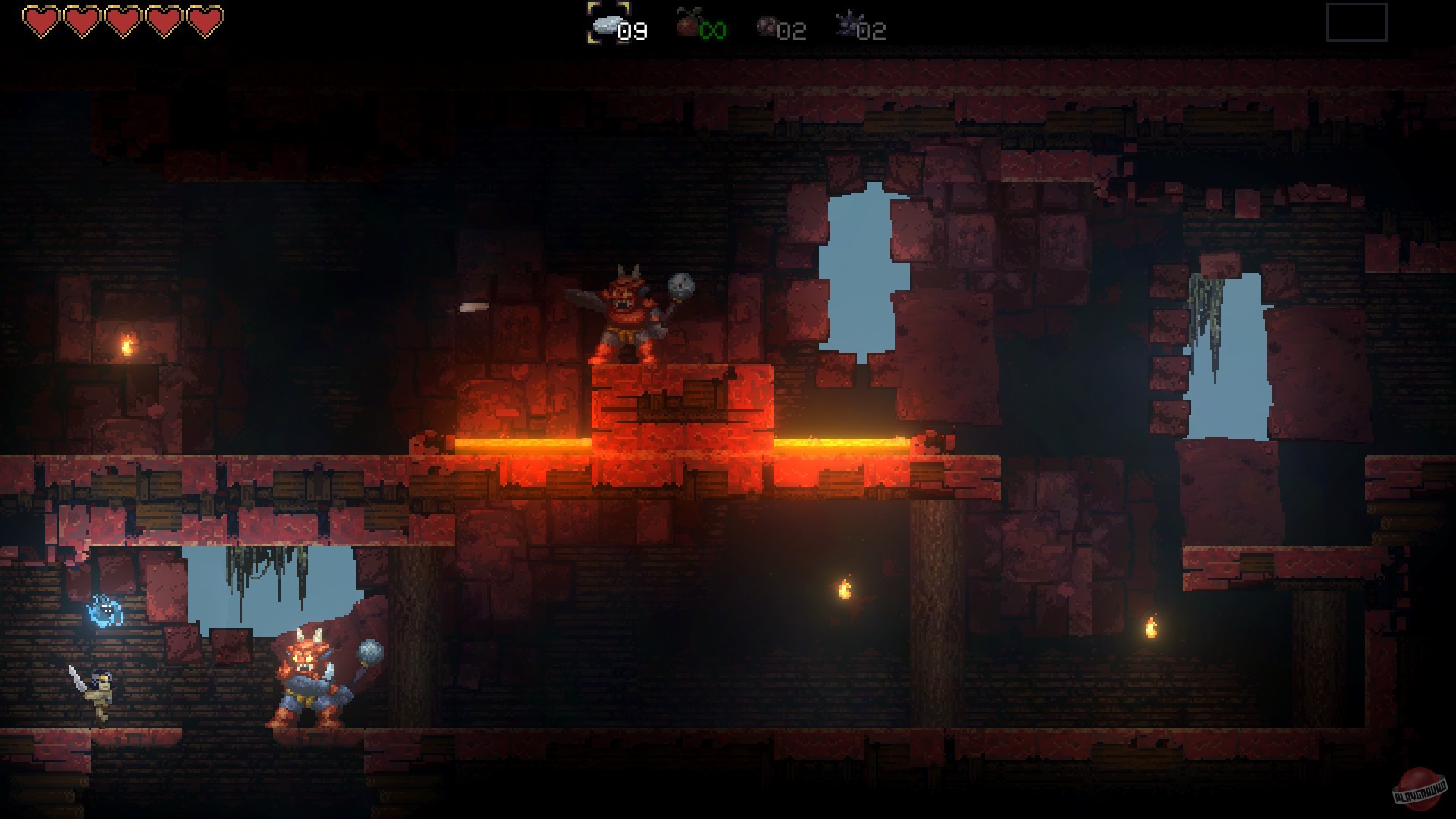The width and height of the screenshot is (1456, 819).
Task: Click the first heart in the health bar
Action: click(x=39, y=20)
